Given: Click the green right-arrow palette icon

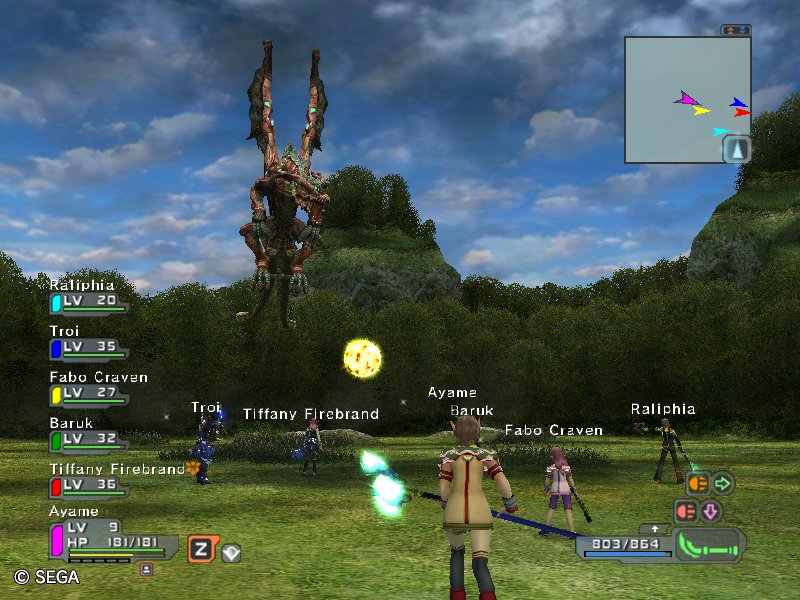Looking at the screenshot, I should [722, 484].
